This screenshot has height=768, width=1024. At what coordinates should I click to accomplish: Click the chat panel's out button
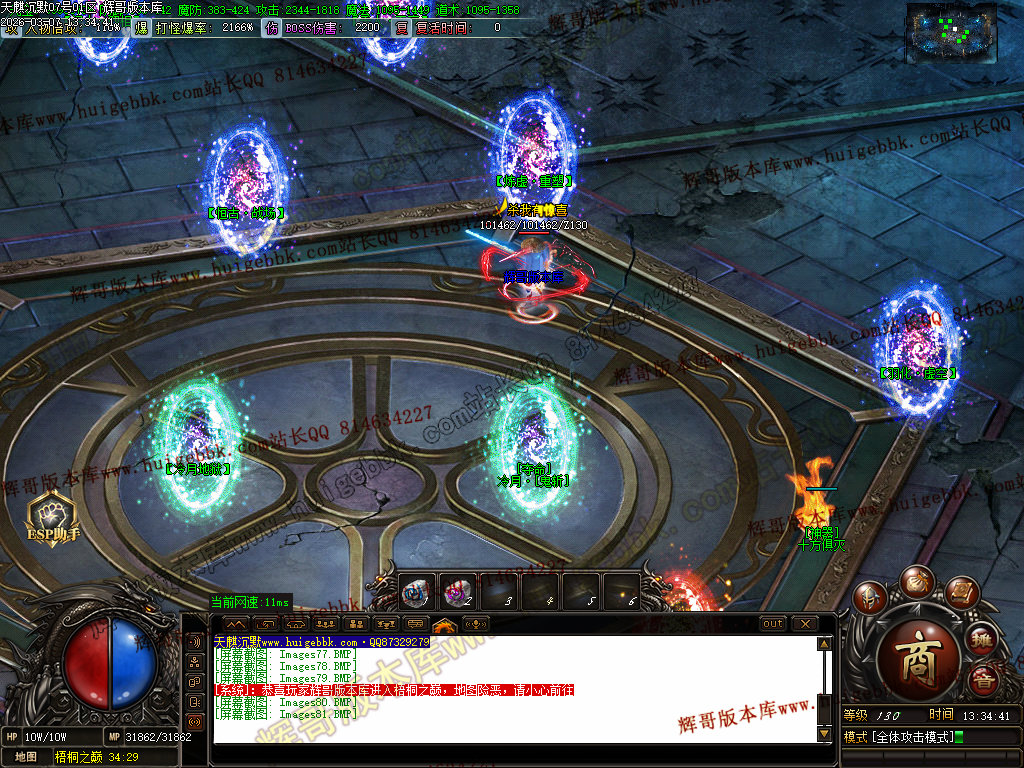[x=772, y=624]
